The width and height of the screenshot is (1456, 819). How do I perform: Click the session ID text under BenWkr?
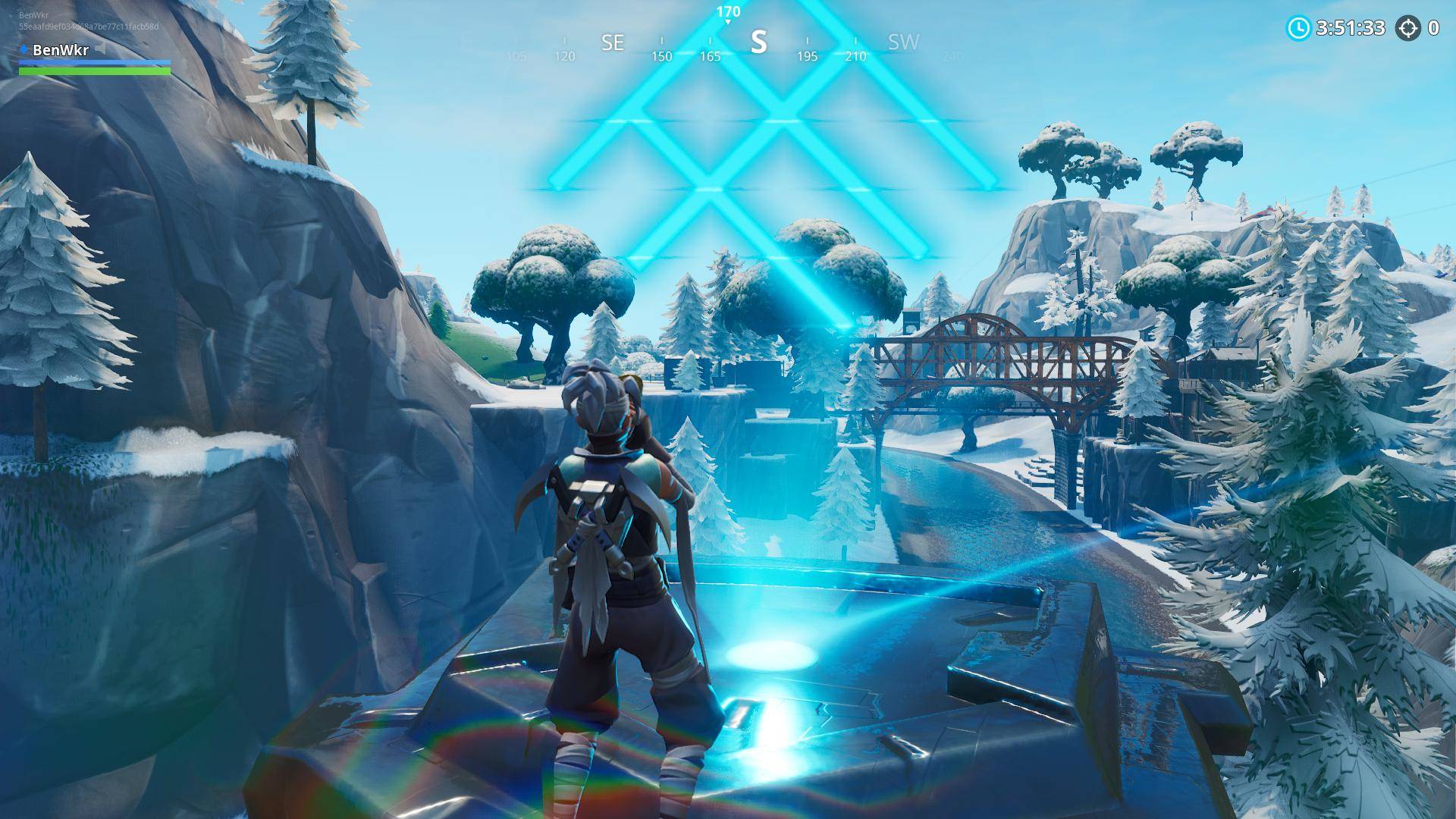[x=89, y=26]
